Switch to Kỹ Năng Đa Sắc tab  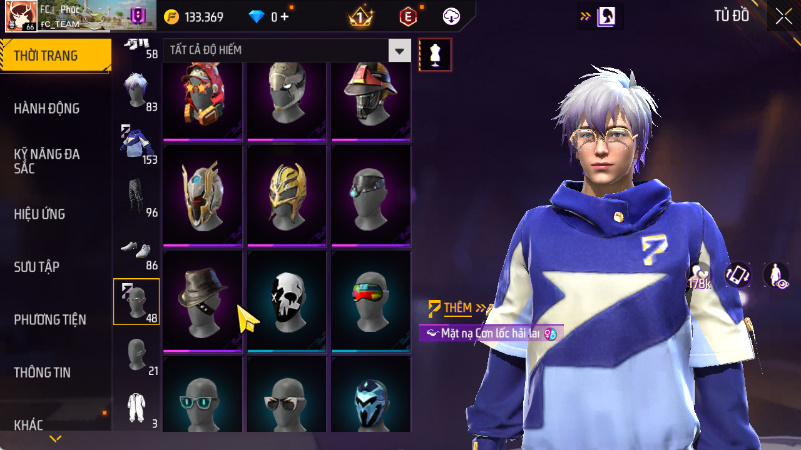pos(47,161)
